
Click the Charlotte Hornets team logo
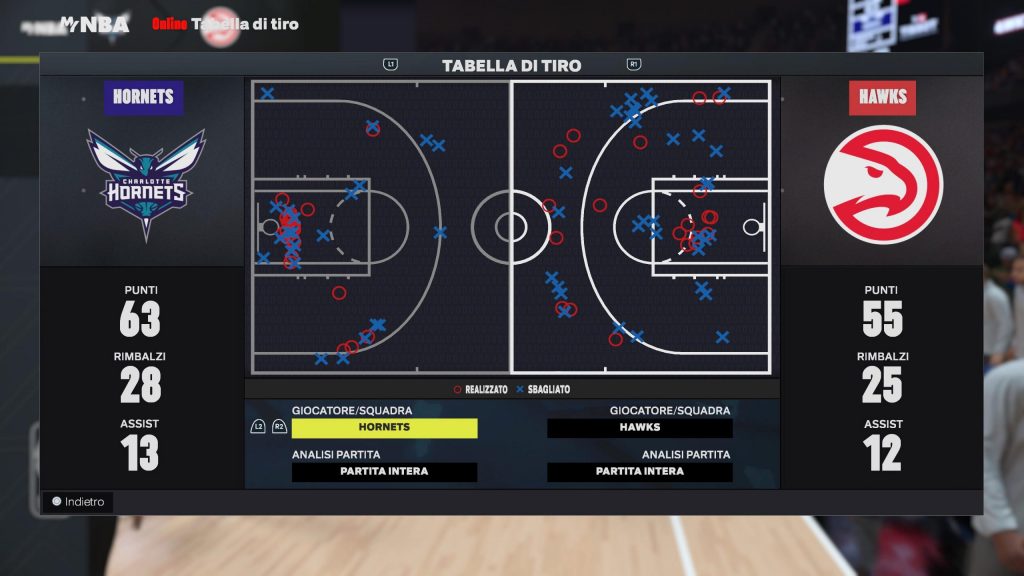point(146,183)
